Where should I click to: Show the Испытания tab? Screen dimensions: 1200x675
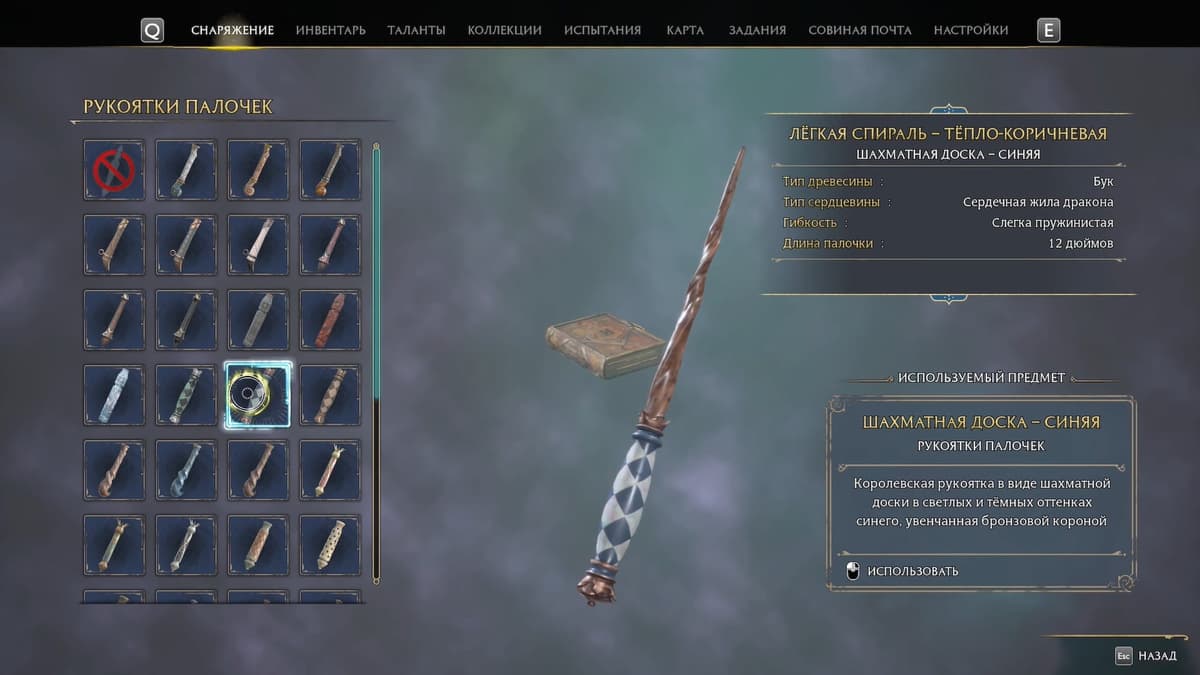602,30
